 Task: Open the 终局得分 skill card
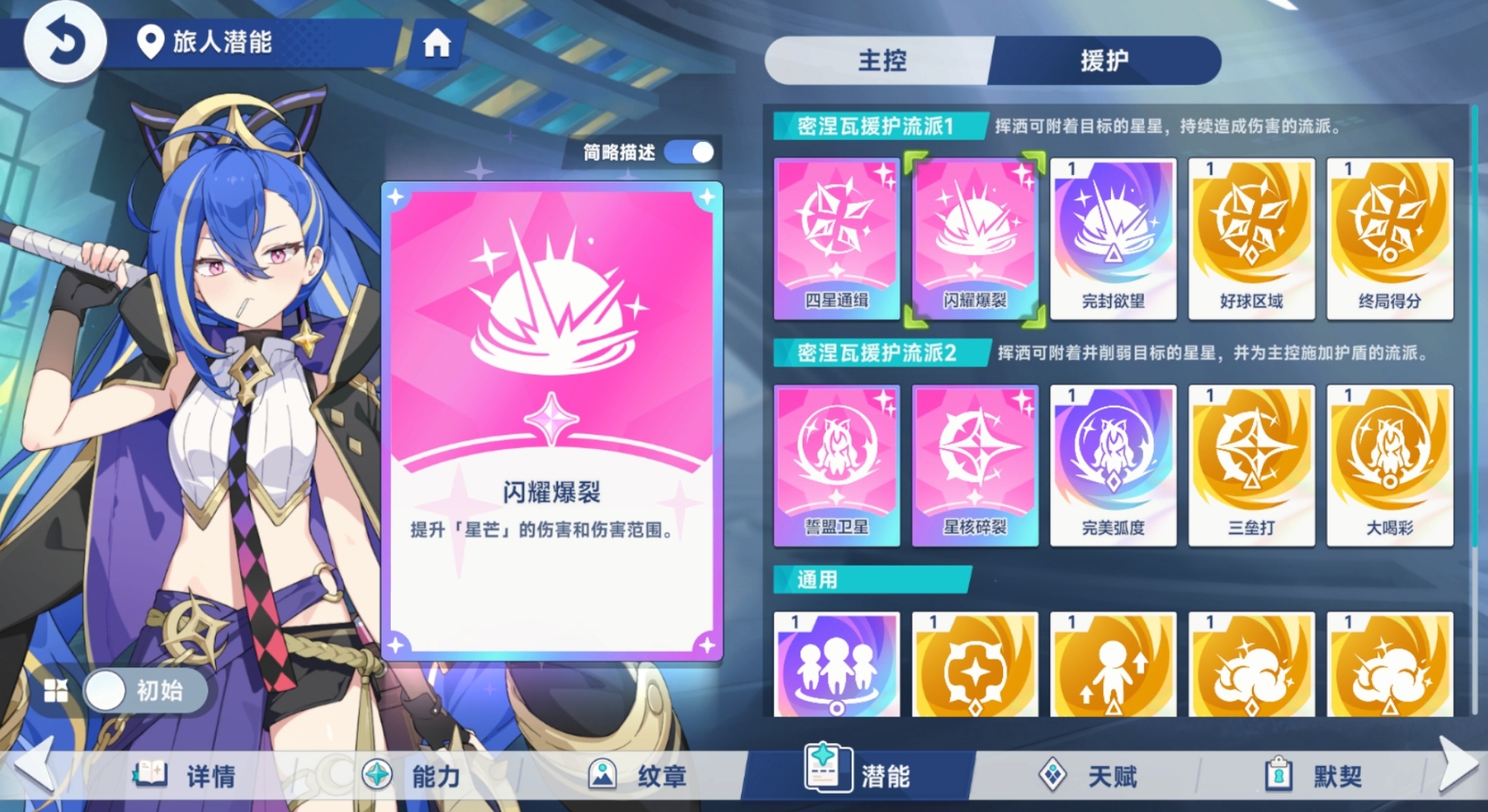click(x=1390, y=235)
